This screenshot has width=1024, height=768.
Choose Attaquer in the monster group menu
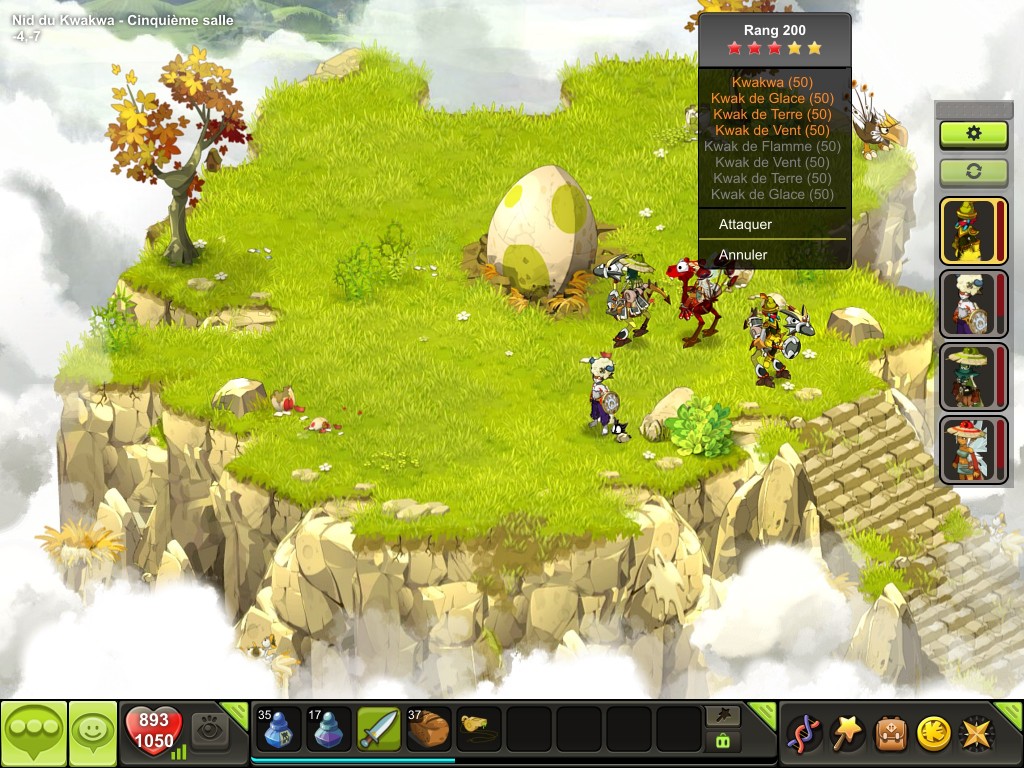(x=746, y=225)
